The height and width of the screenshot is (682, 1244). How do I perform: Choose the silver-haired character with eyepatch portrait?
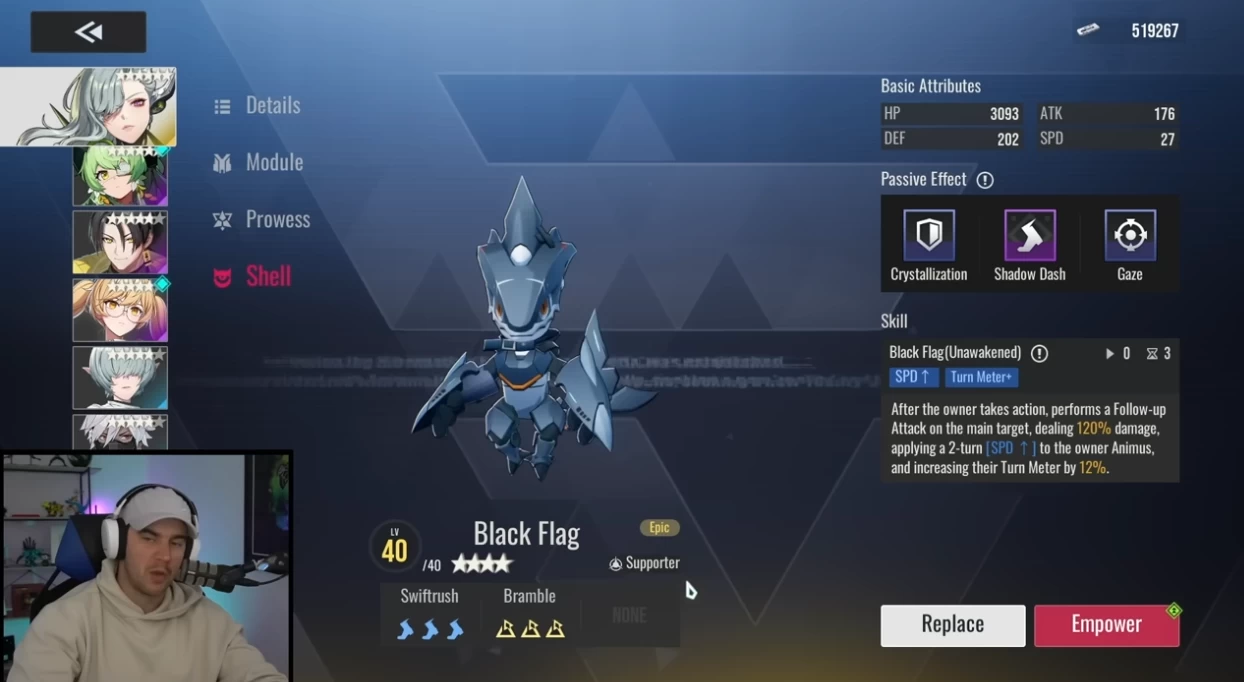(x=89, y=107)
